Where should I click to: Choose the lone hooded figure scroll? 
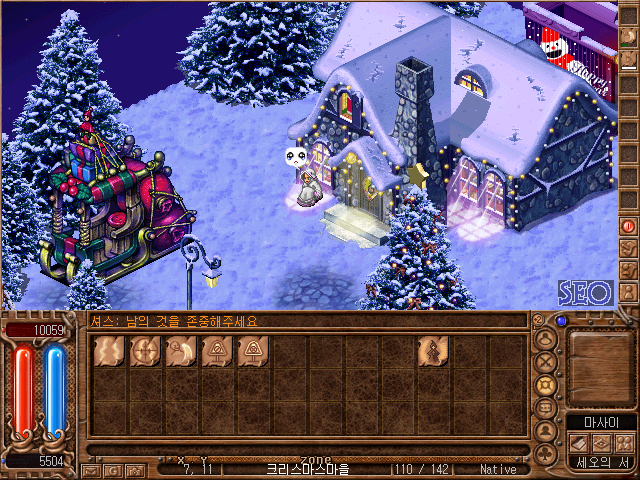point(433,351)
